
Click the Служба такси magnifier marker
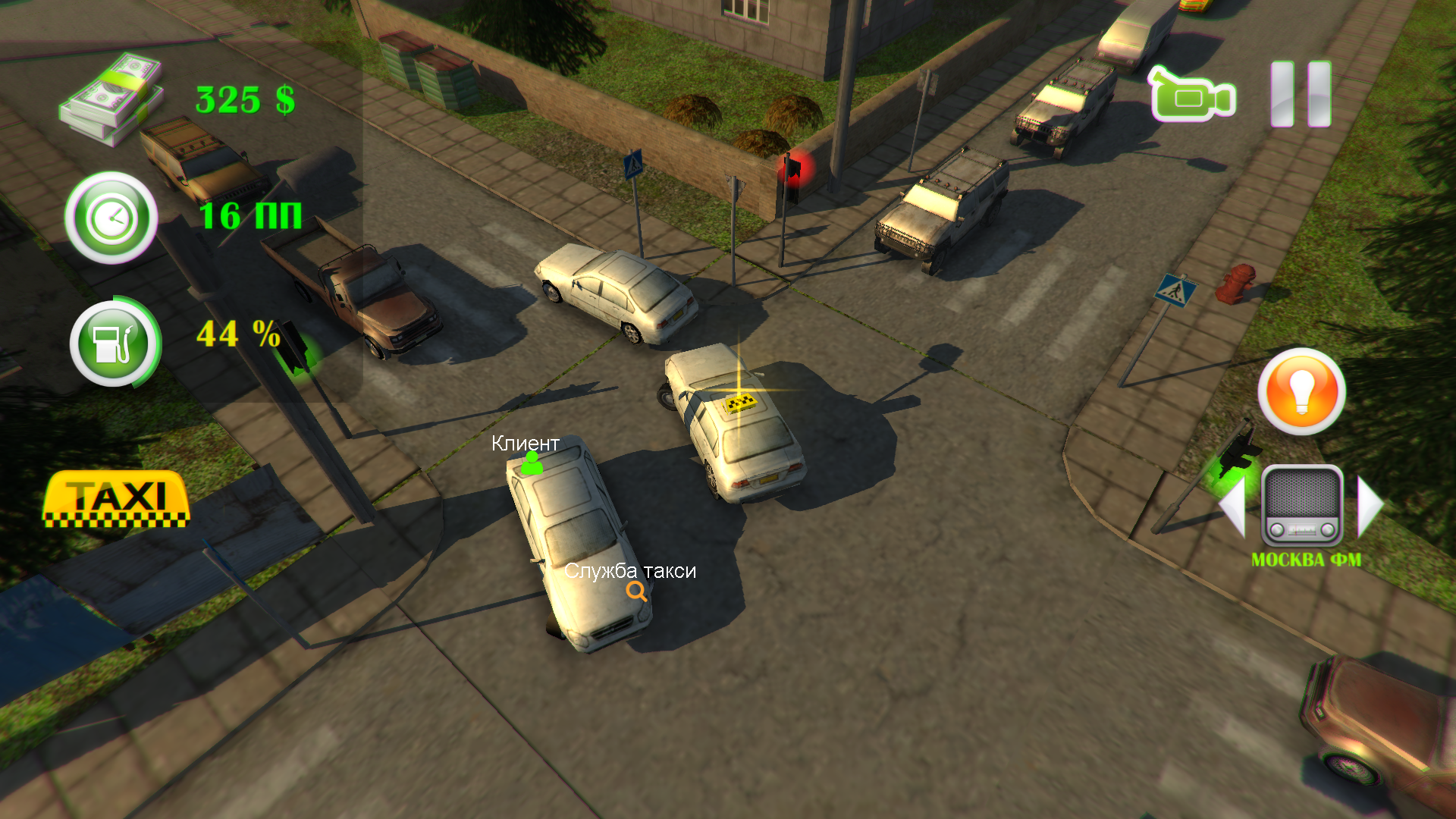636,591
